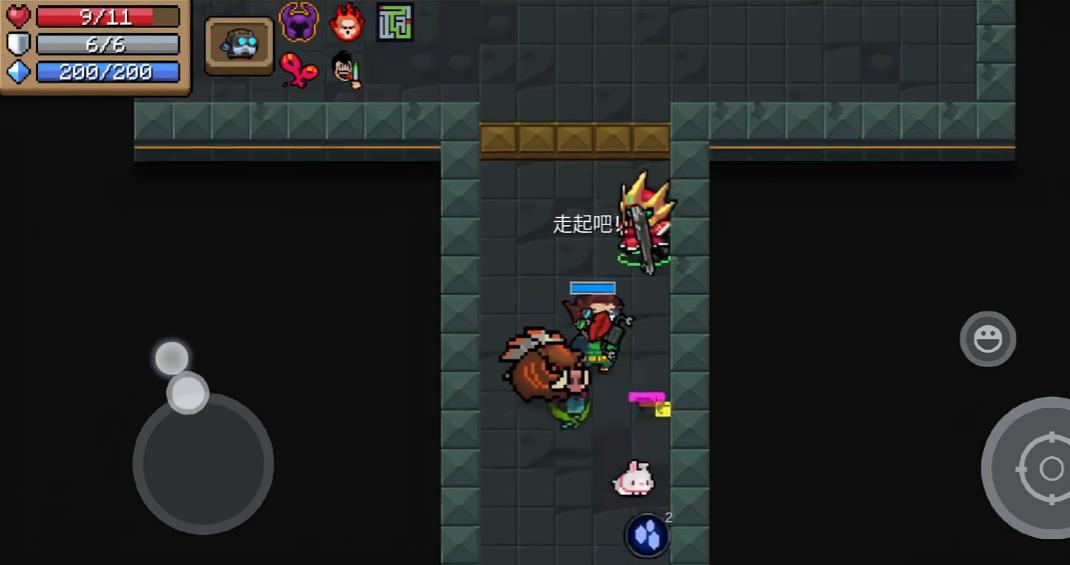Tap the robot helmet portrait frame

point(240,45)
